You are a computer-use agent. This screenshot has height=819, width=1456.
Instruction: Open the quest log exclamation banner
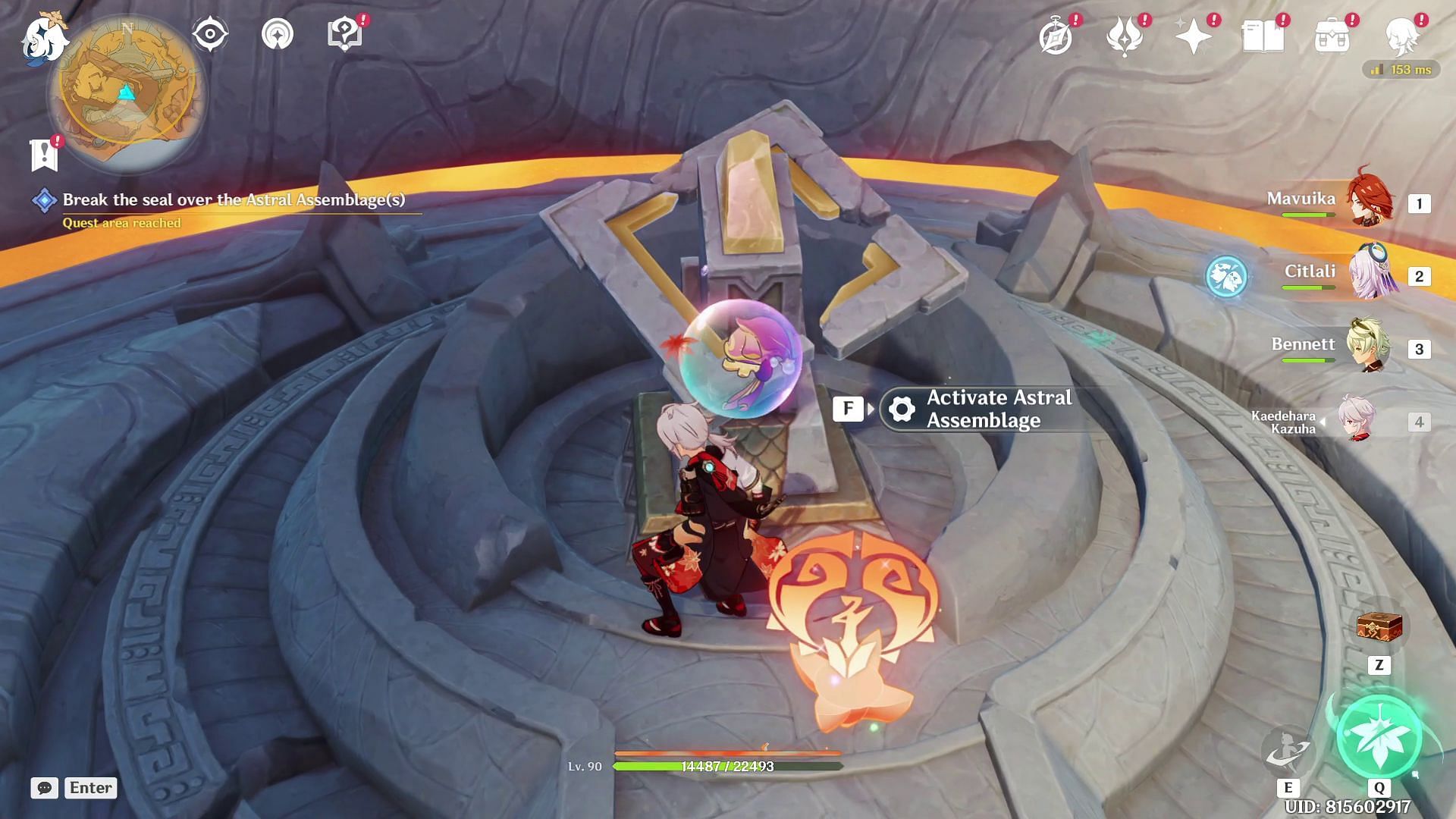click(x=45, y=154)
